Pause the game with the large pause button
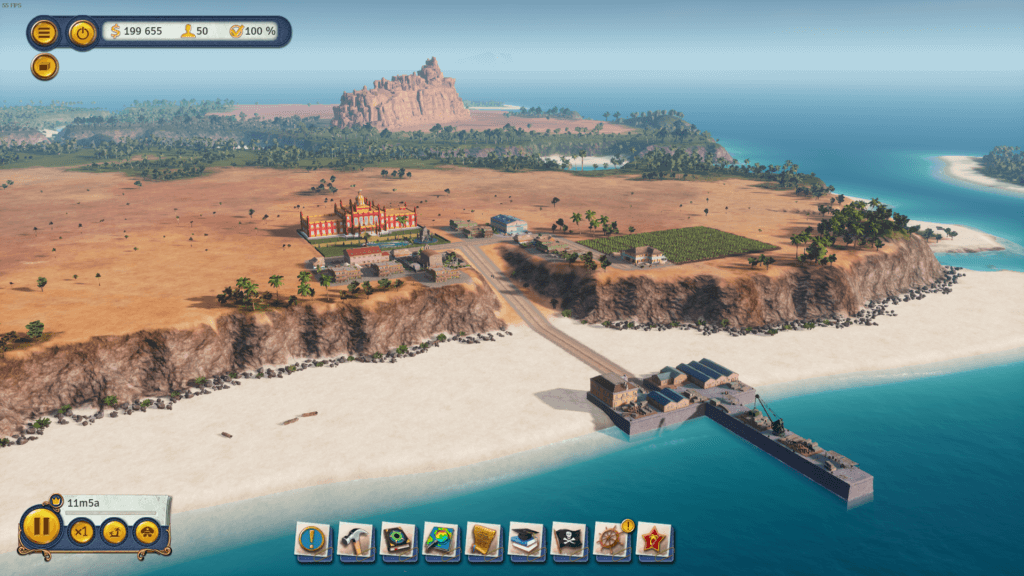Viewport: 1024px width, 576px height. (41, 527)
